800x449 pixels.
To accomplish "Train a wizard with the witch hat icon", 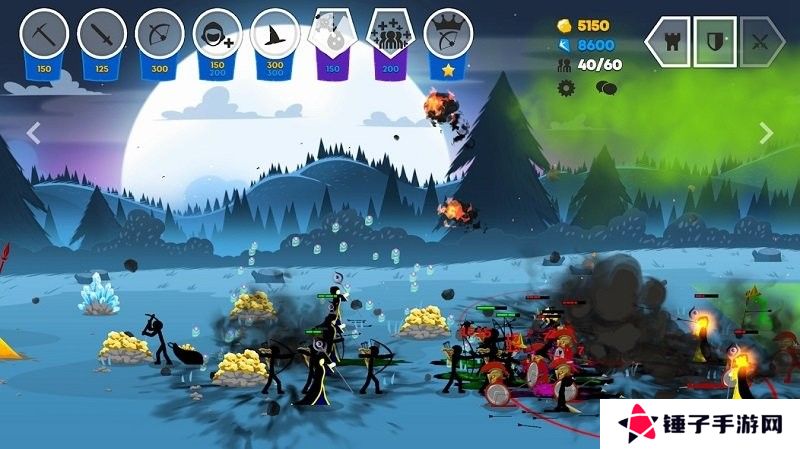I will click(x=275, y=34).
